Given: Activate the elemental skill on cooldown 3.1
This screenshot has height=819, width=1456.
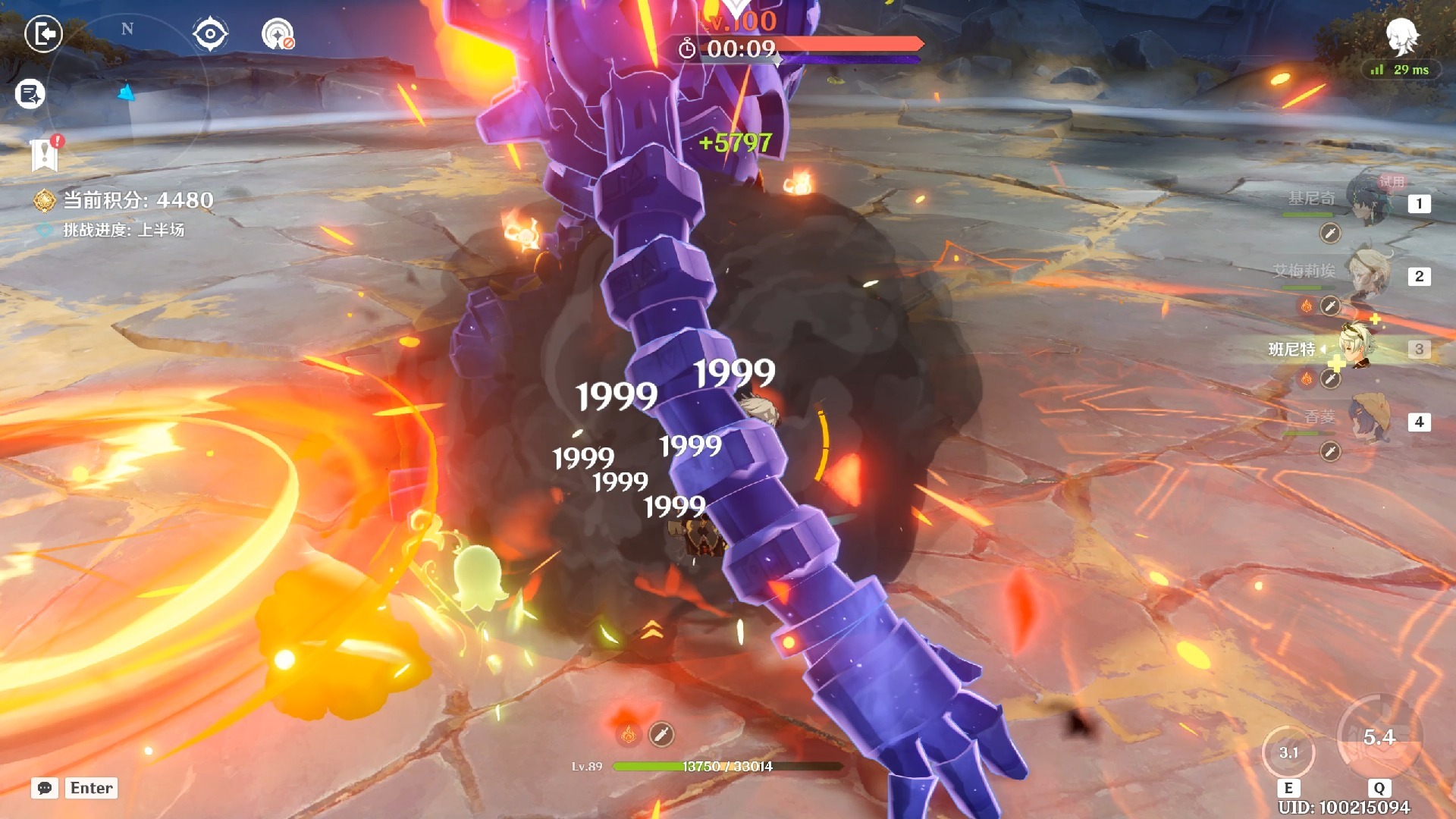Looking at the screenshot, I should 1288,752.
